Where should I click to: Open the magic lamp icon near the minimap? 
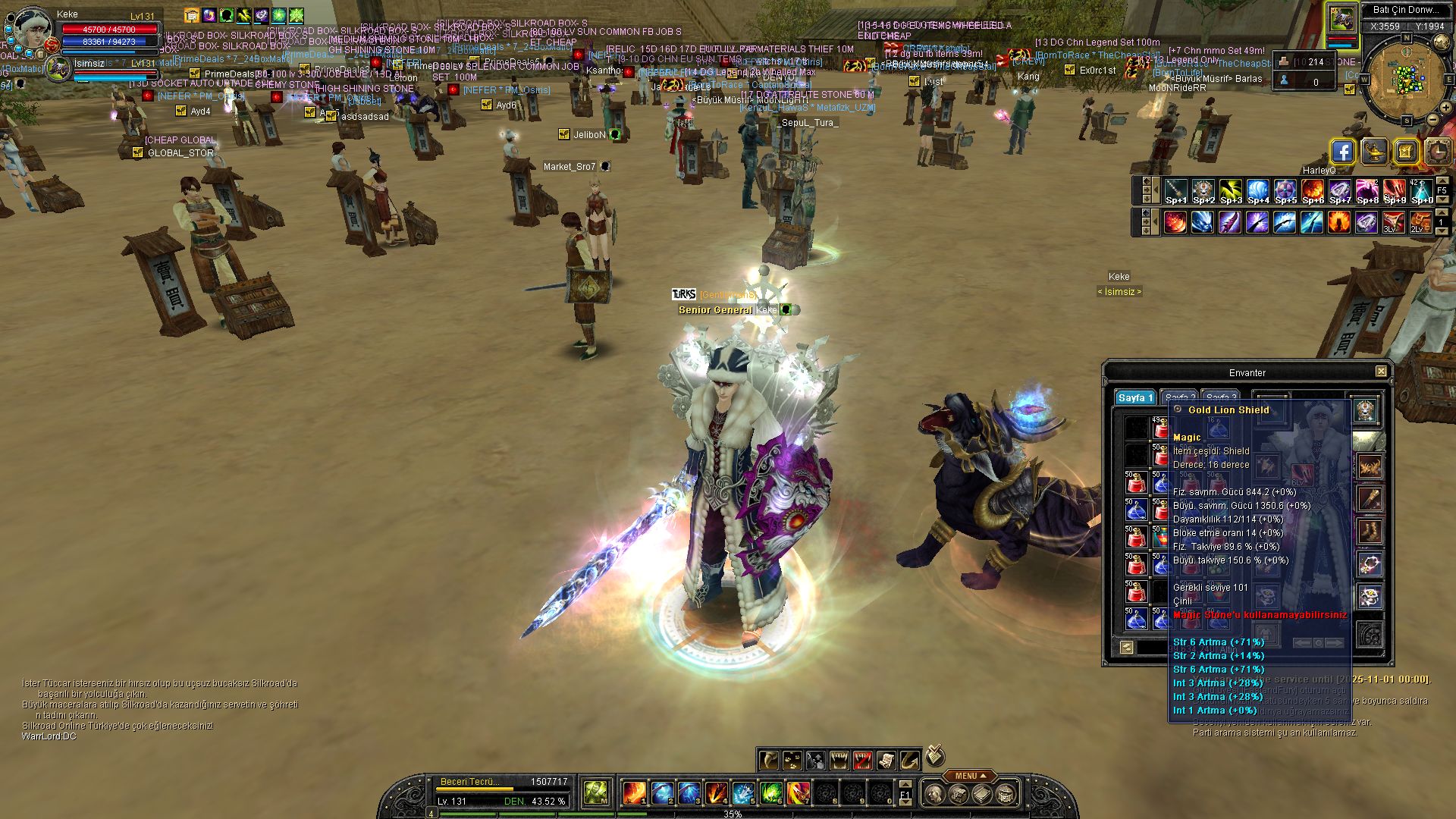(1374, 152)
